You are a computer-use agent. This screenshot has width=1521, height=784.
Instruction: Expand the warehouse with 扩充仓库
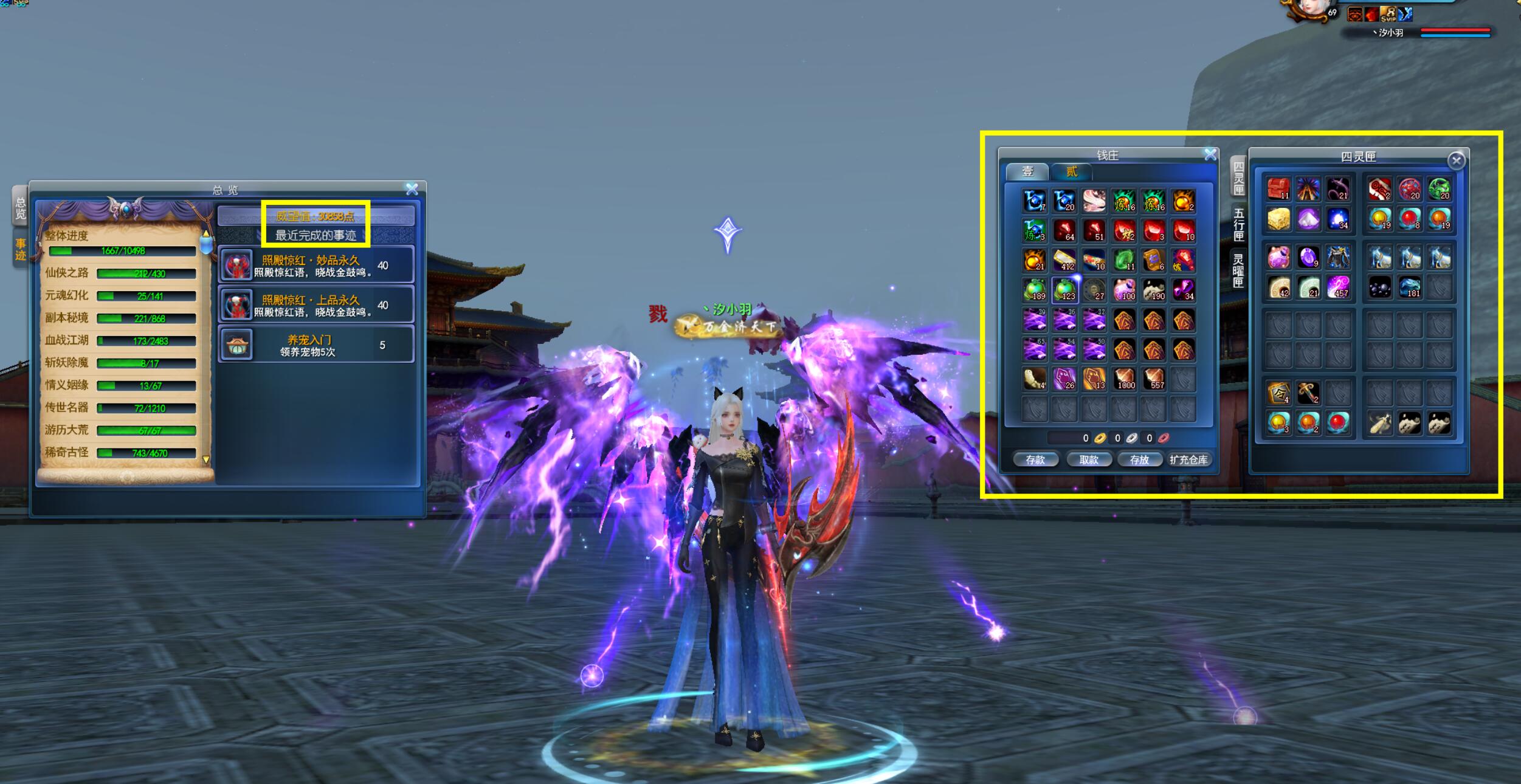pyautogui.click(x=1188, y=460)
